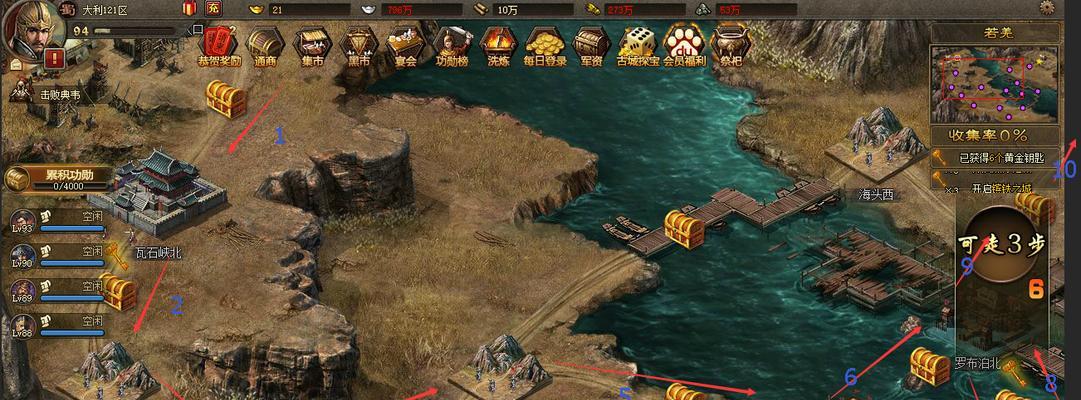Claim the 每日登录 daily login reward
Viewport: 1081px width, 400px height.
[x=545, y=43]
